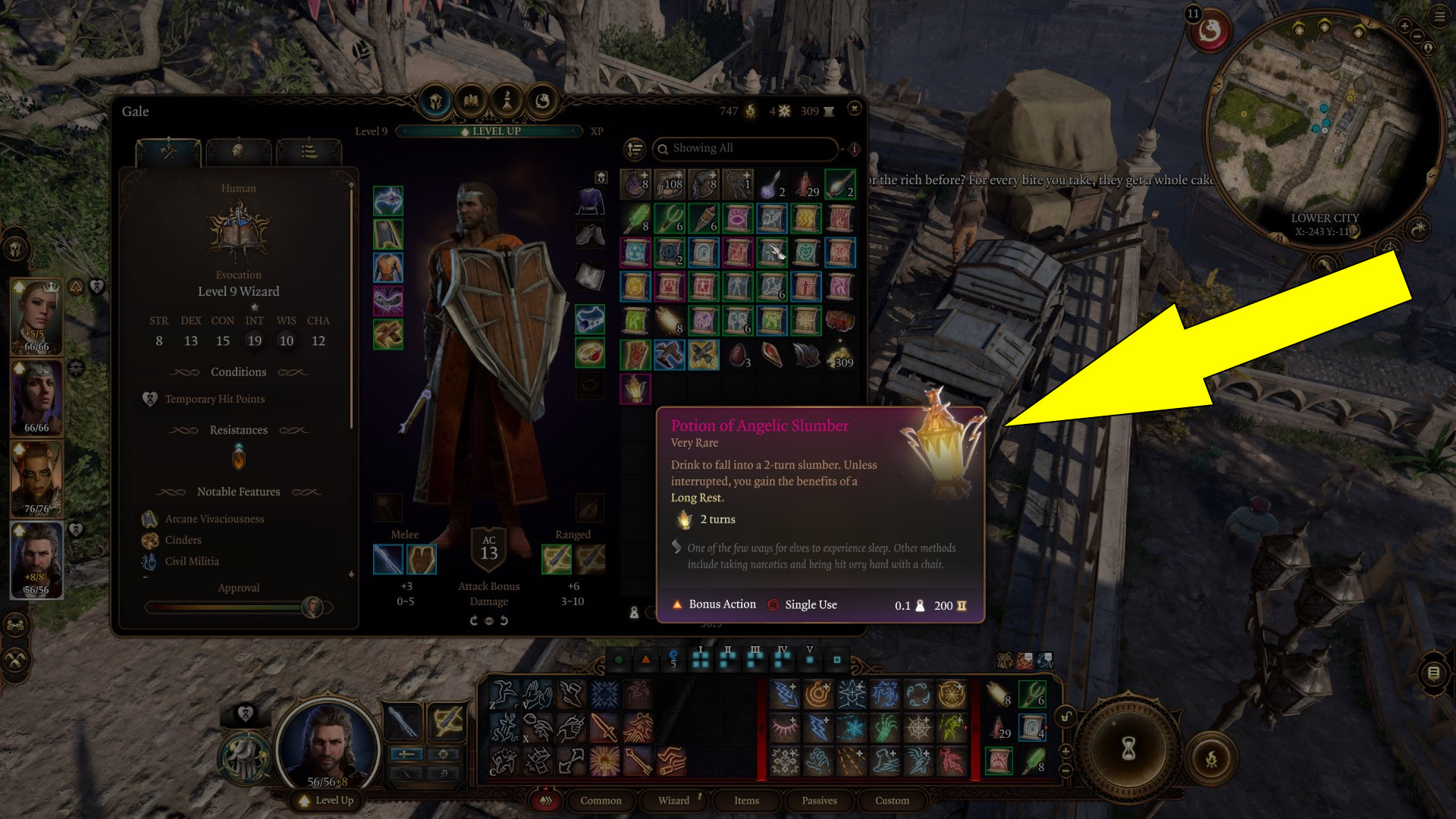
Task: Select the Potion of Angelic Slumber slot
Action: tap(635, 389)
